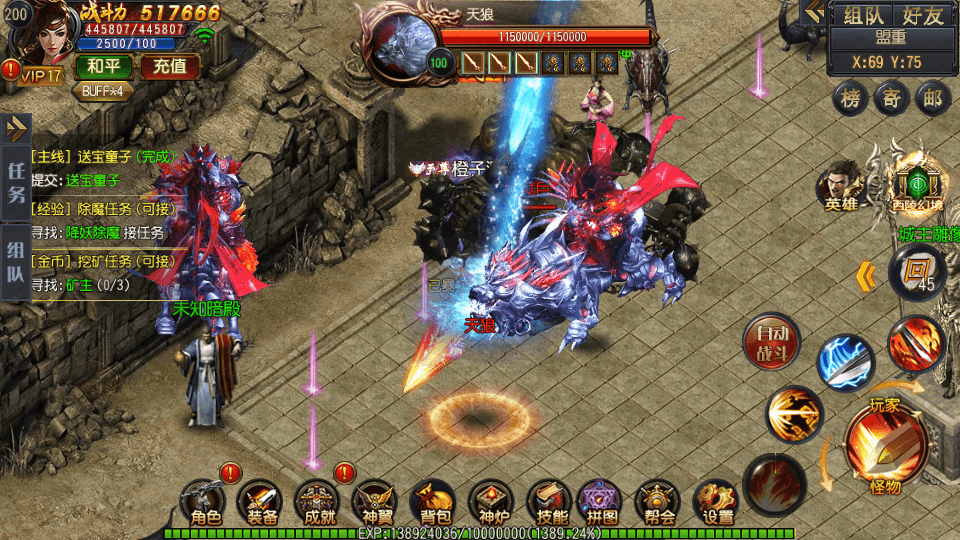Open the 装备 equipment menu
The height and width of the screenshot is (540, 960).
tap(262, 502)
